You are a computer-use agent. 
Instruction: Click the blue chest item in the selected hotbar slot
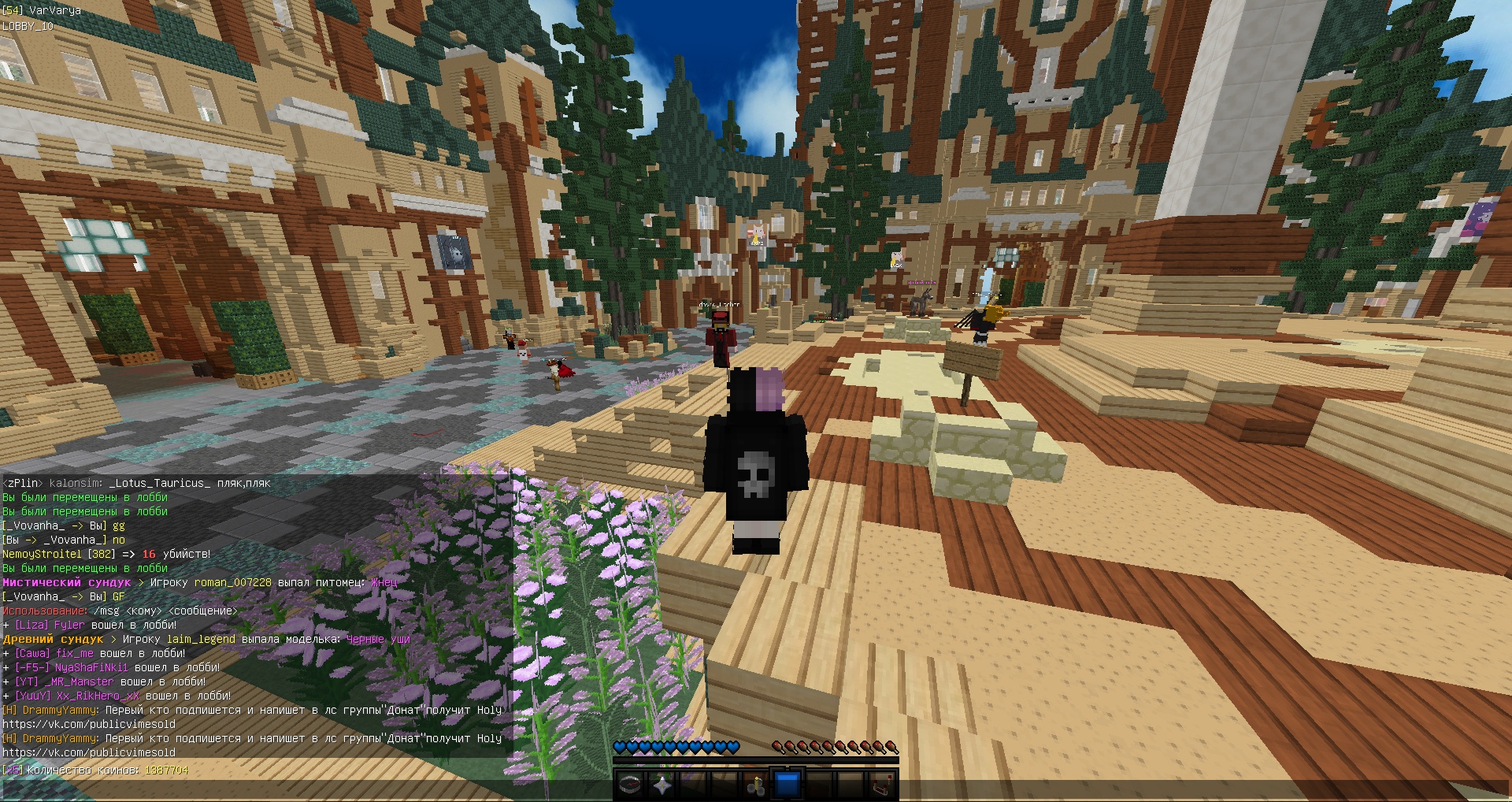[x=787, y=784]
